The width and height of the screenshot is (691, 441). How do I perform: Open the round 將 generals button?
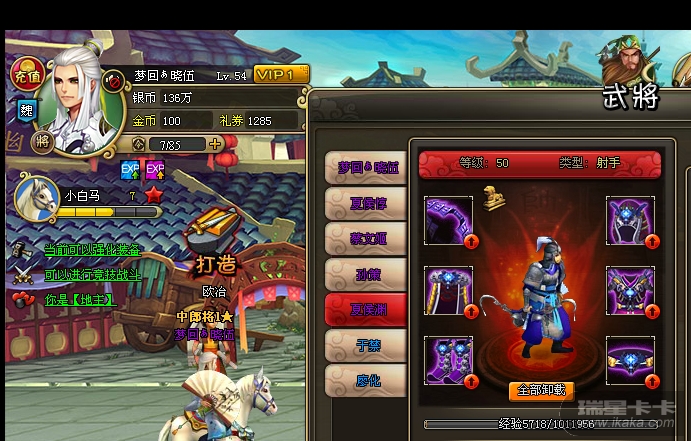(43, 142)
